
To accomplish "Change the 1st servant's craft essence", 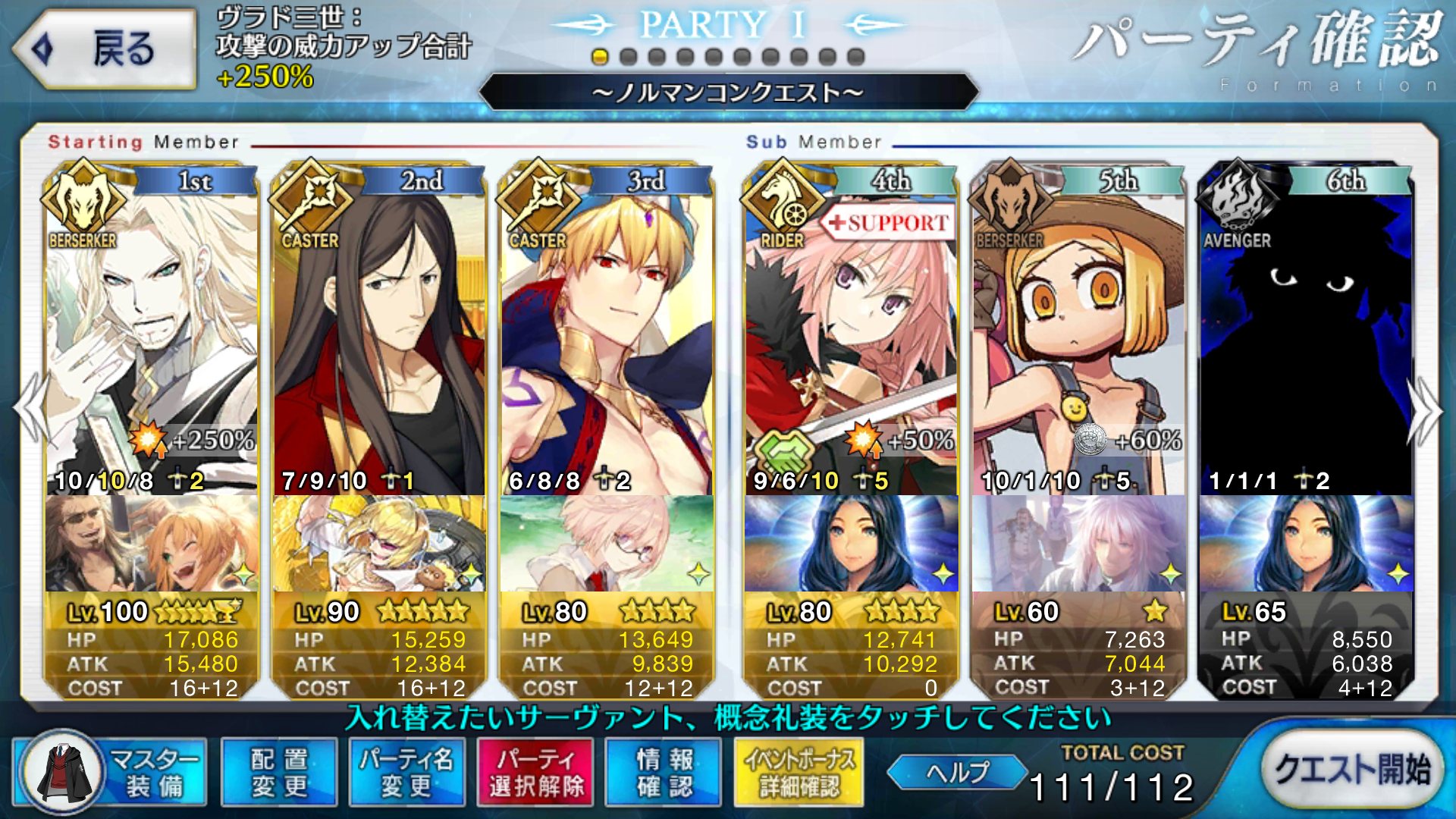I will point(152,543).
